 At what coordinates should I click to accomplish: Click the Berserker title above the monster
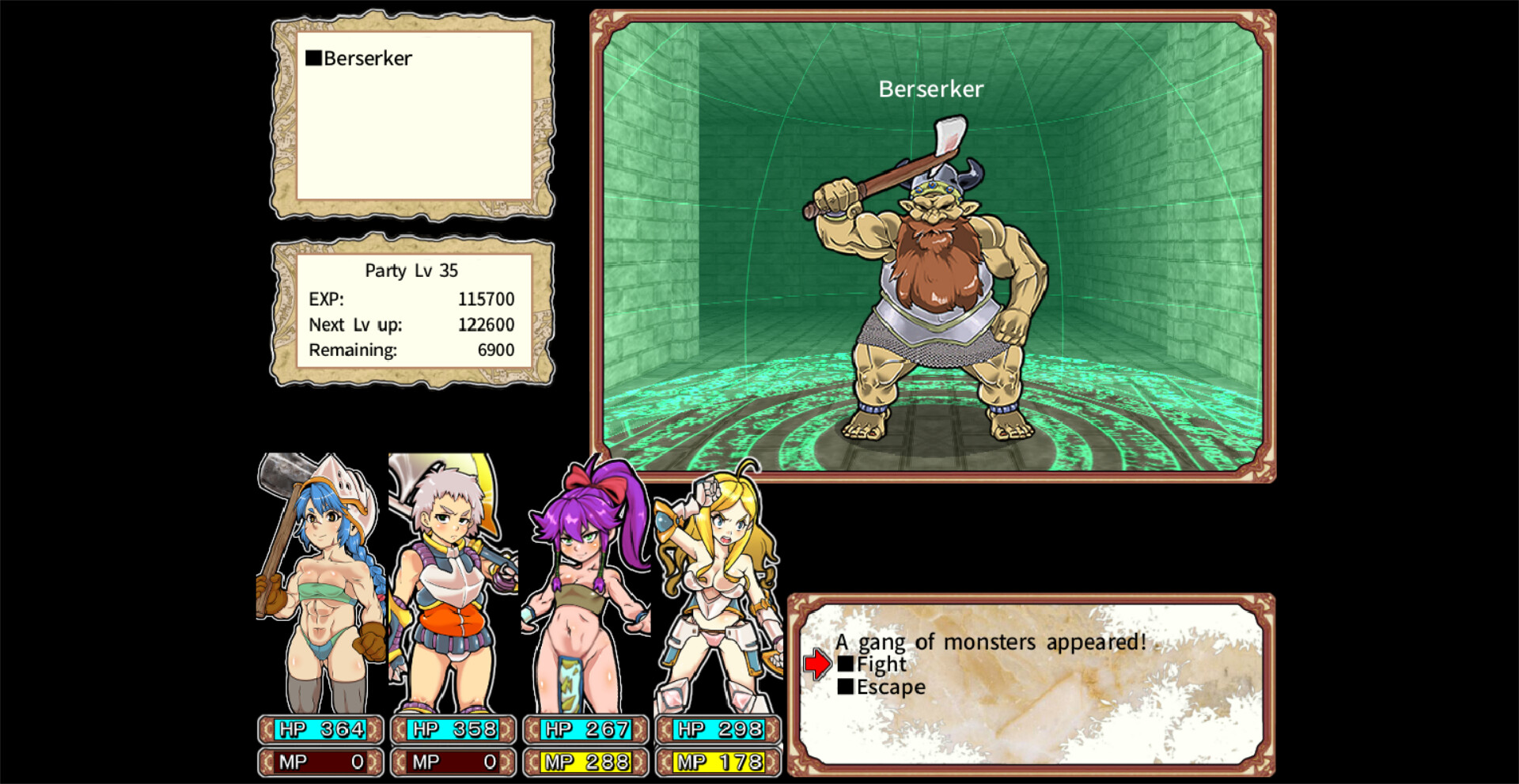click(930, 89)
